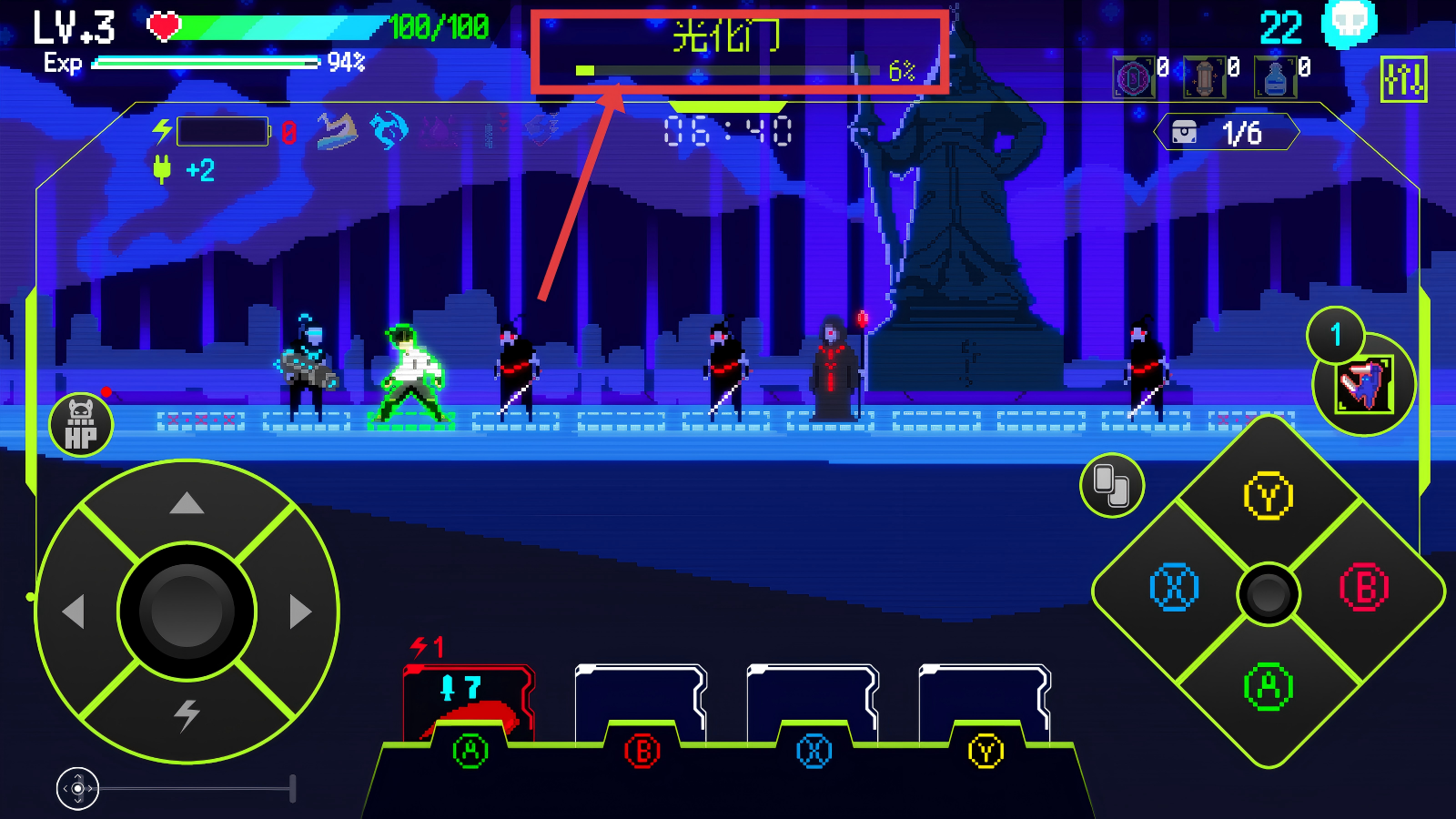Tap the robot HP button
Screen dimensions: 1456x819
coord(81,425)
